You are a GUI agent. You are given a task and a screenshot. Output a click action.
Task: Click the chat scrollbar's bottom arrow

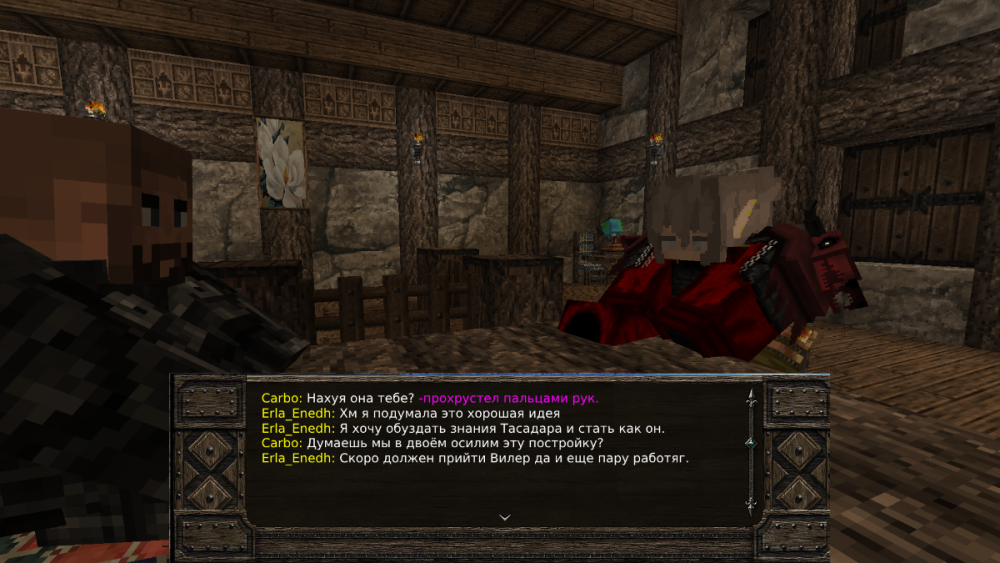[750, 505]
